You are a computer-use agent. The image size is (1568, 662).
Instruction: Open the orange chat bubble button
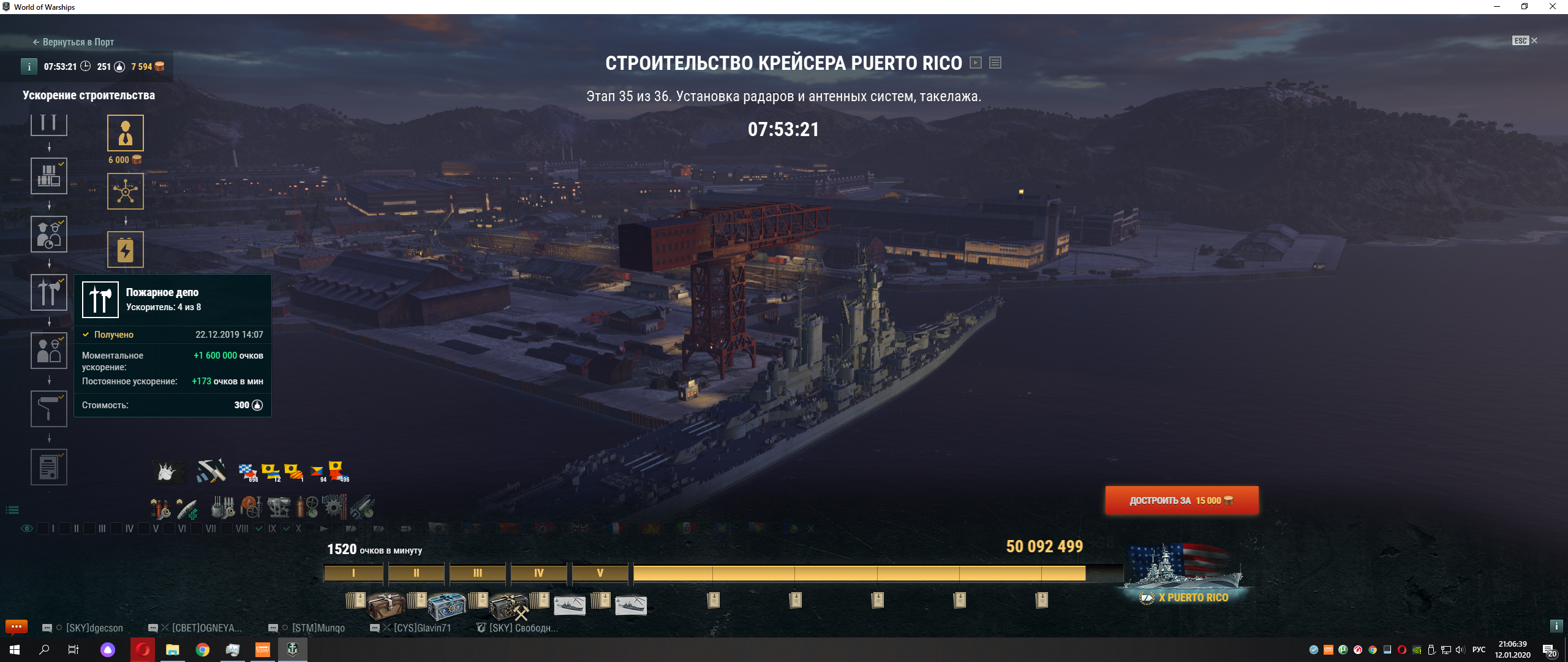click(x=17, y=626)
